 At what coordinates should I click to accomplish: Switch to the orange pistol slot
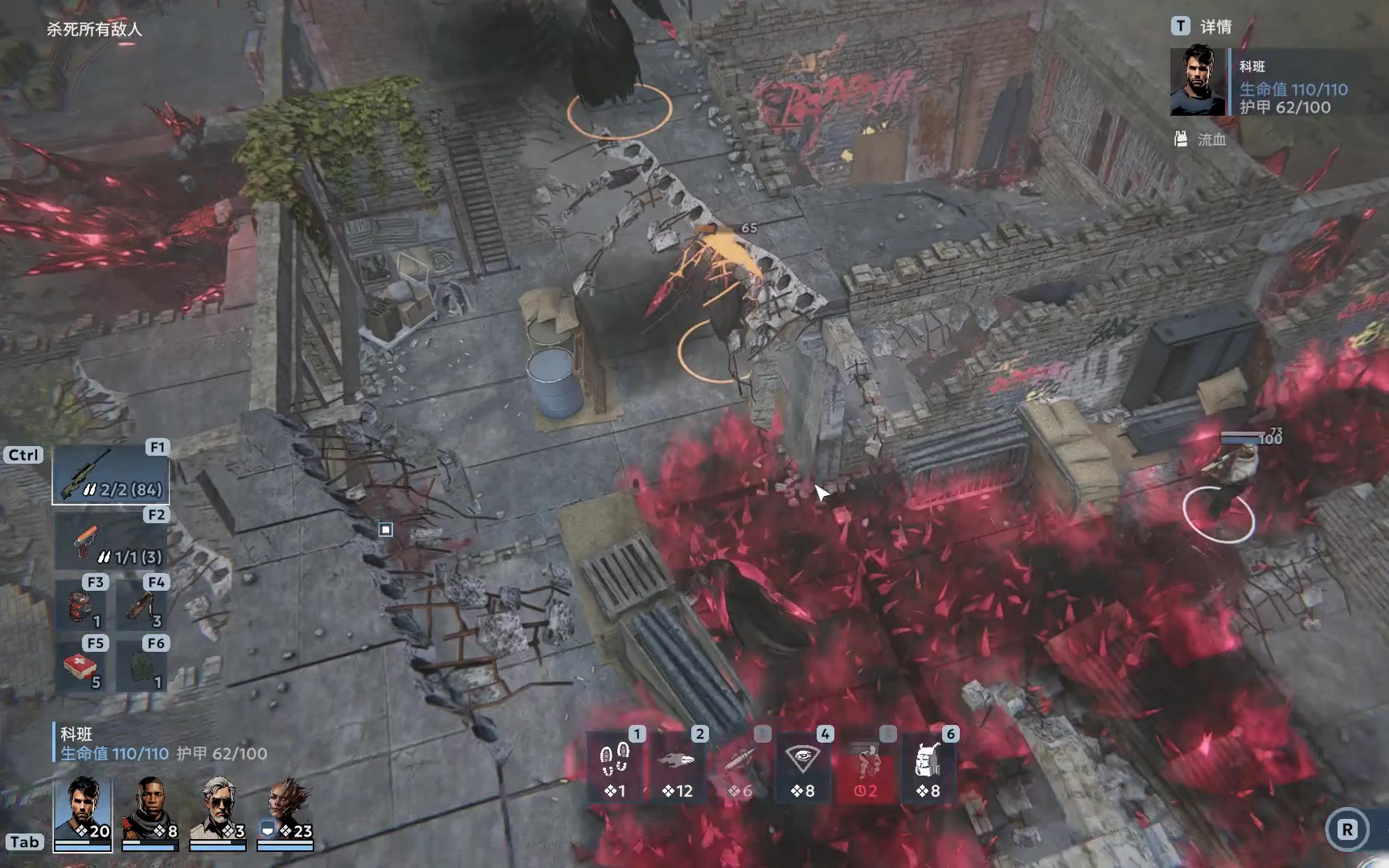tap(110, 542)
